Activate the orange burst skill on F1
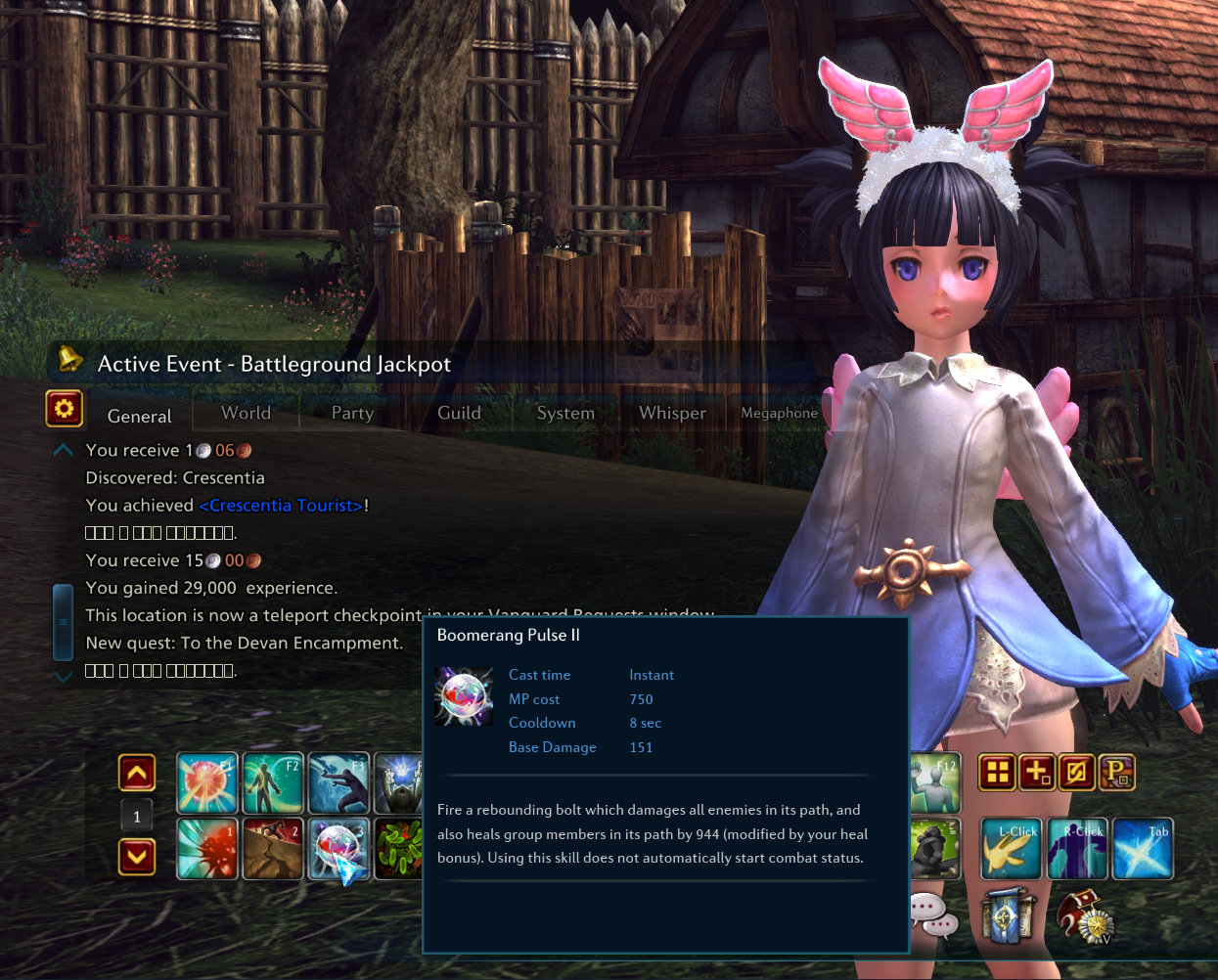The height and width of the screenshot is (980, 1218). [x=207, y=783]
